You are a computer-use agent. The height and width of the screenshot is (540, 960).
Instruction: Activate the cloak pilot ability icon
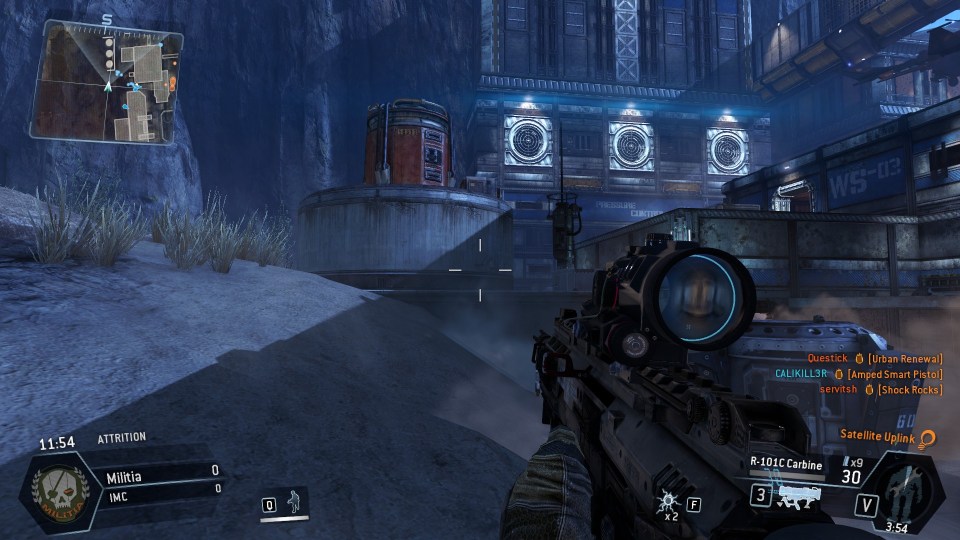coord(295,501)
